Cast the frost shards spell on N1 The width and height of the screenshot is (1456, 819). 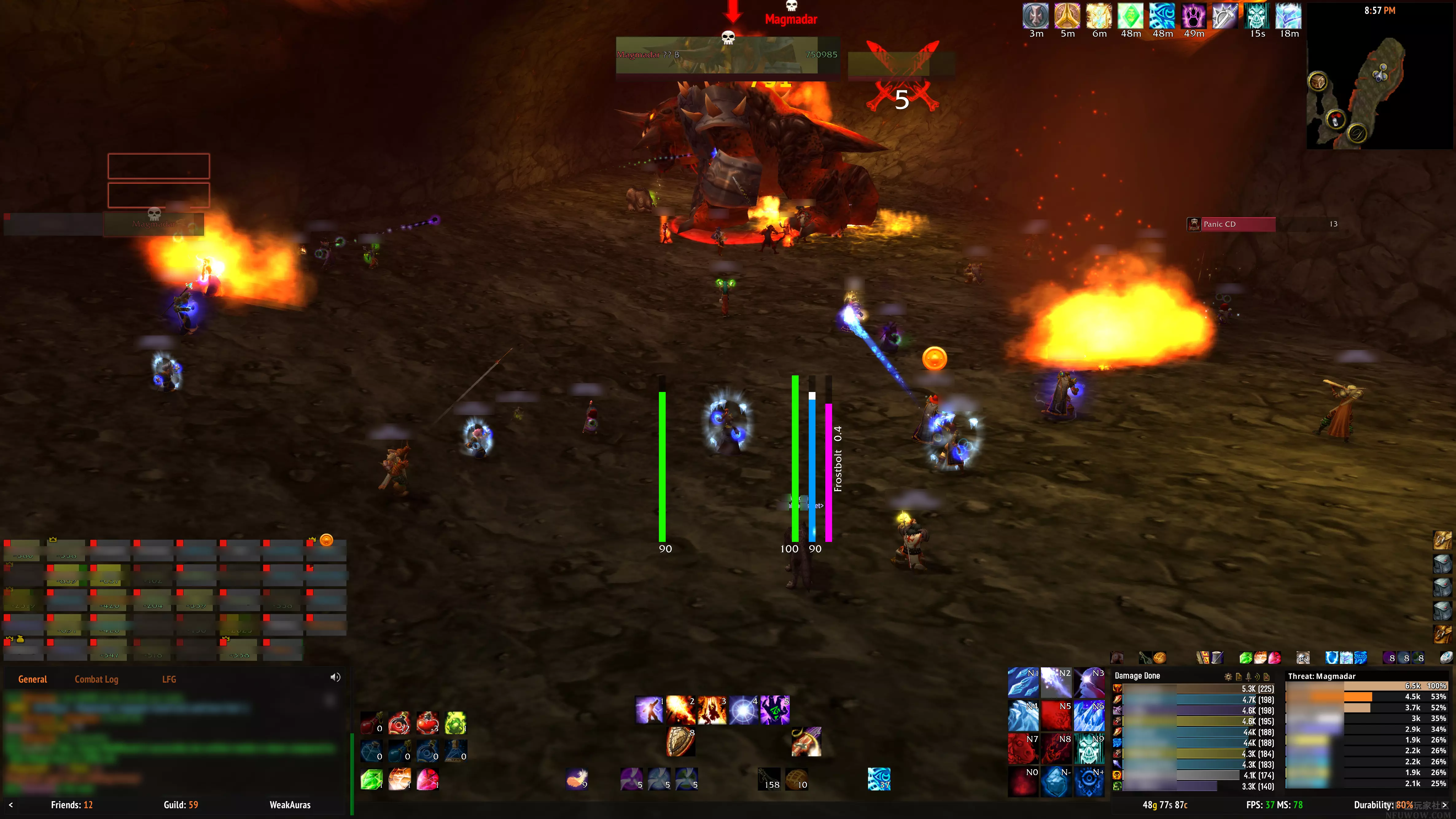(x=1023, y=682)
